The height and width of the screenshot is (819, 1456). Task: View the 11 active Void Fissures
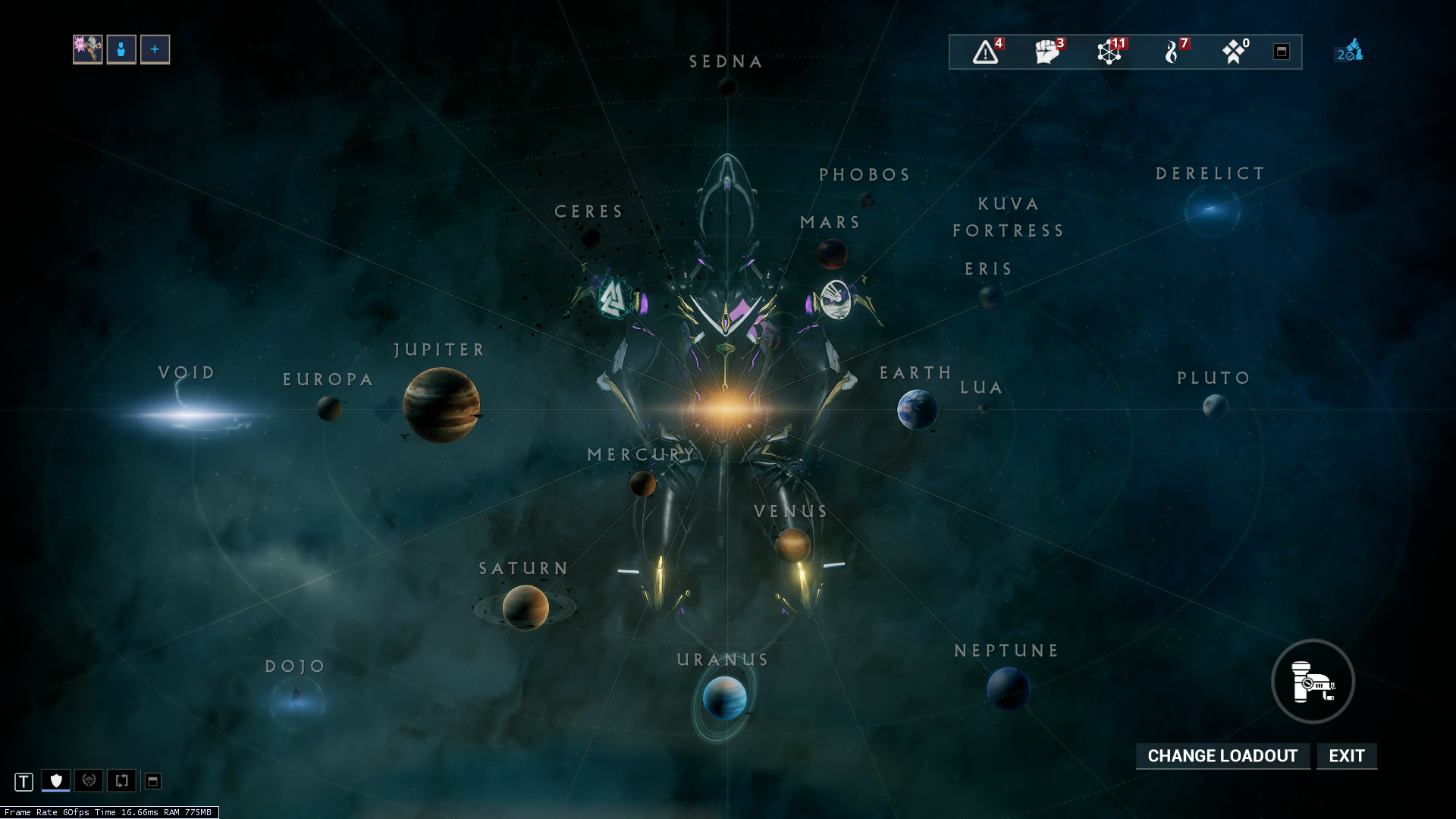pyautogui.click(x=1111, y=51)
